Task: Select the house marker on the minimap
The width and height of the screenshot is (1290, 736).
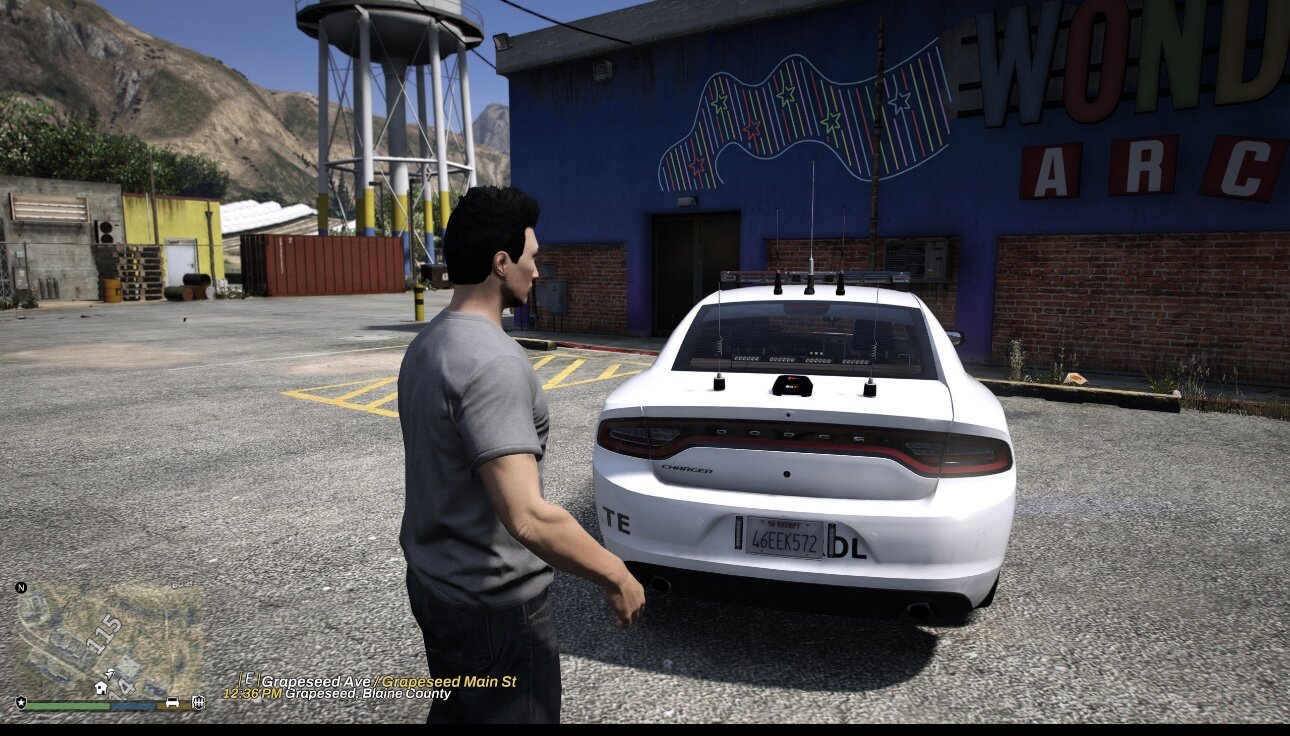Action: (101, 688)
